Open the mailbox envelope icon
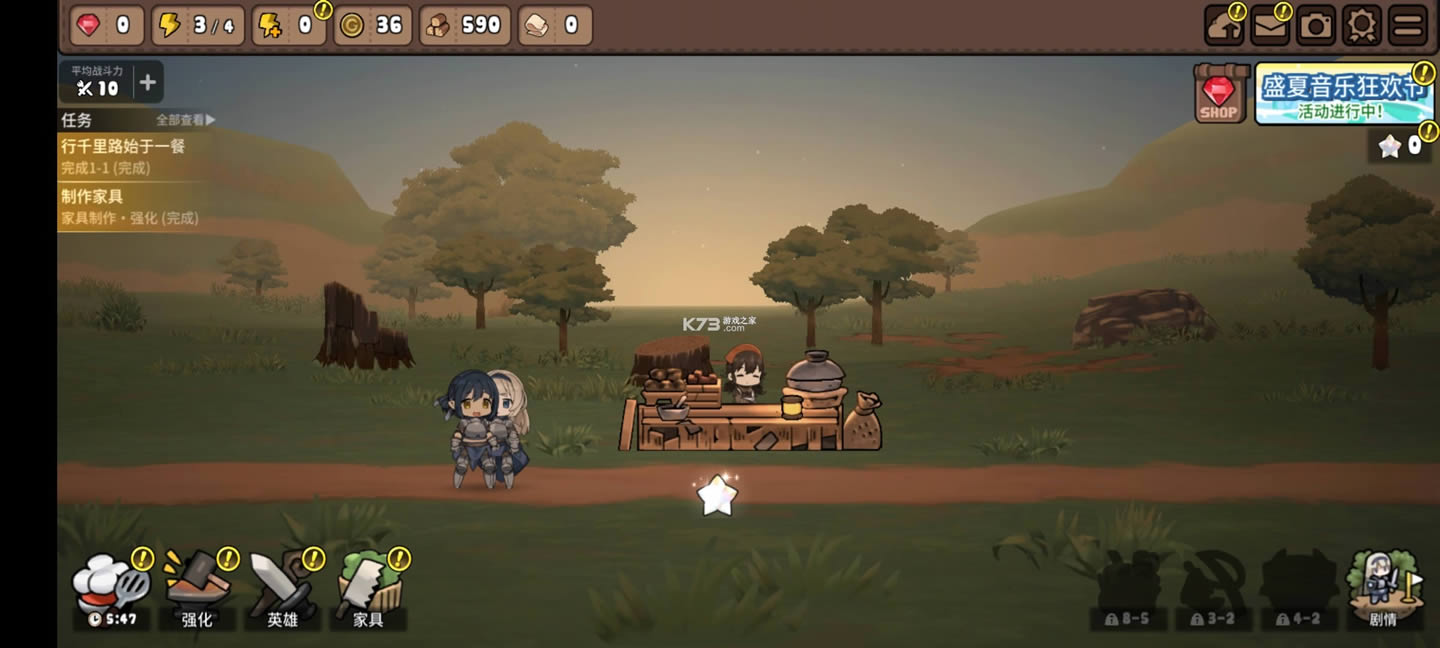The width and height of the screenshot is (1440, 648). 1270,26
